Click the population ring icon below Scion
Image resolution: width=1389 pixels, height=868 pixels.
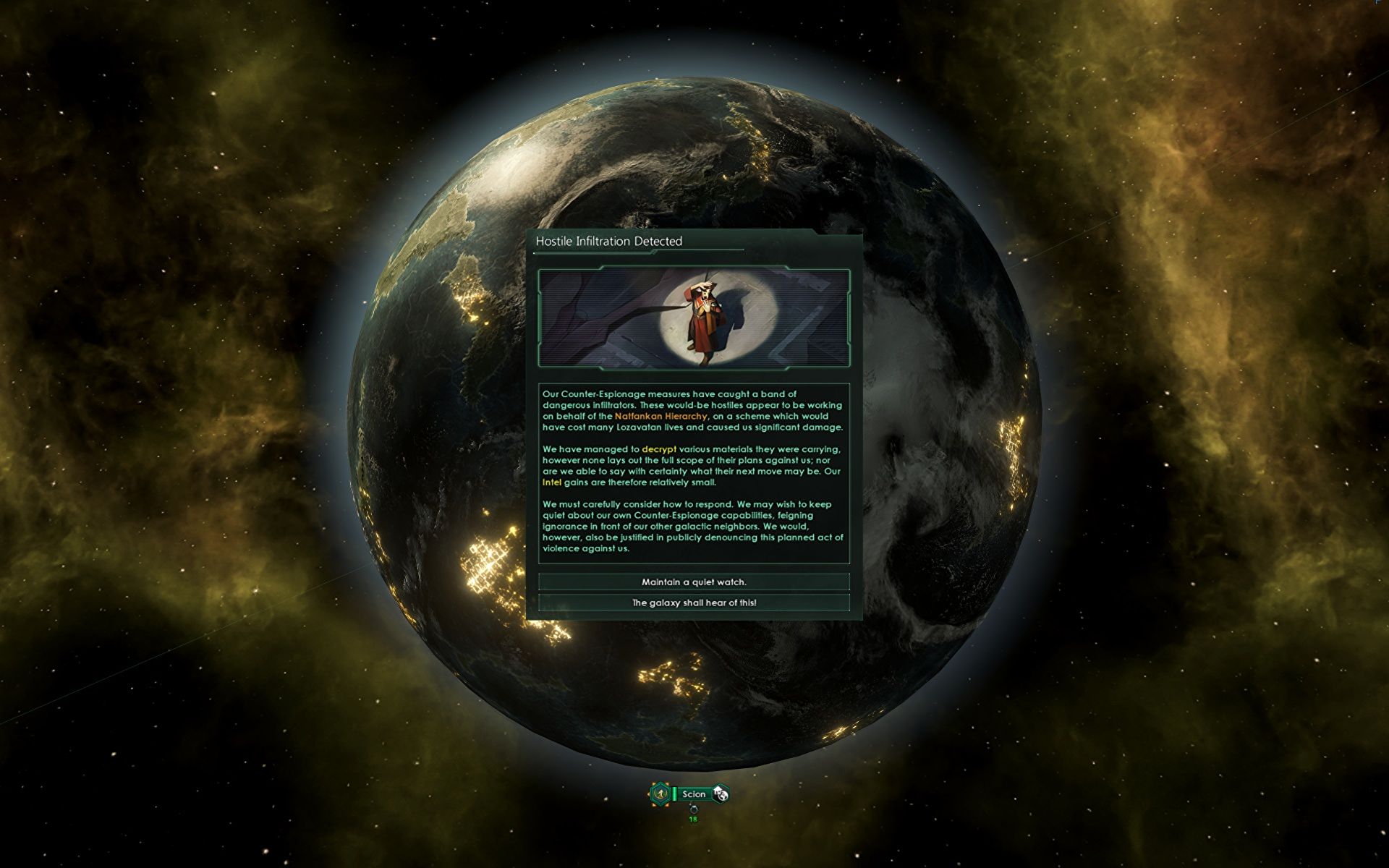(694, 809)
